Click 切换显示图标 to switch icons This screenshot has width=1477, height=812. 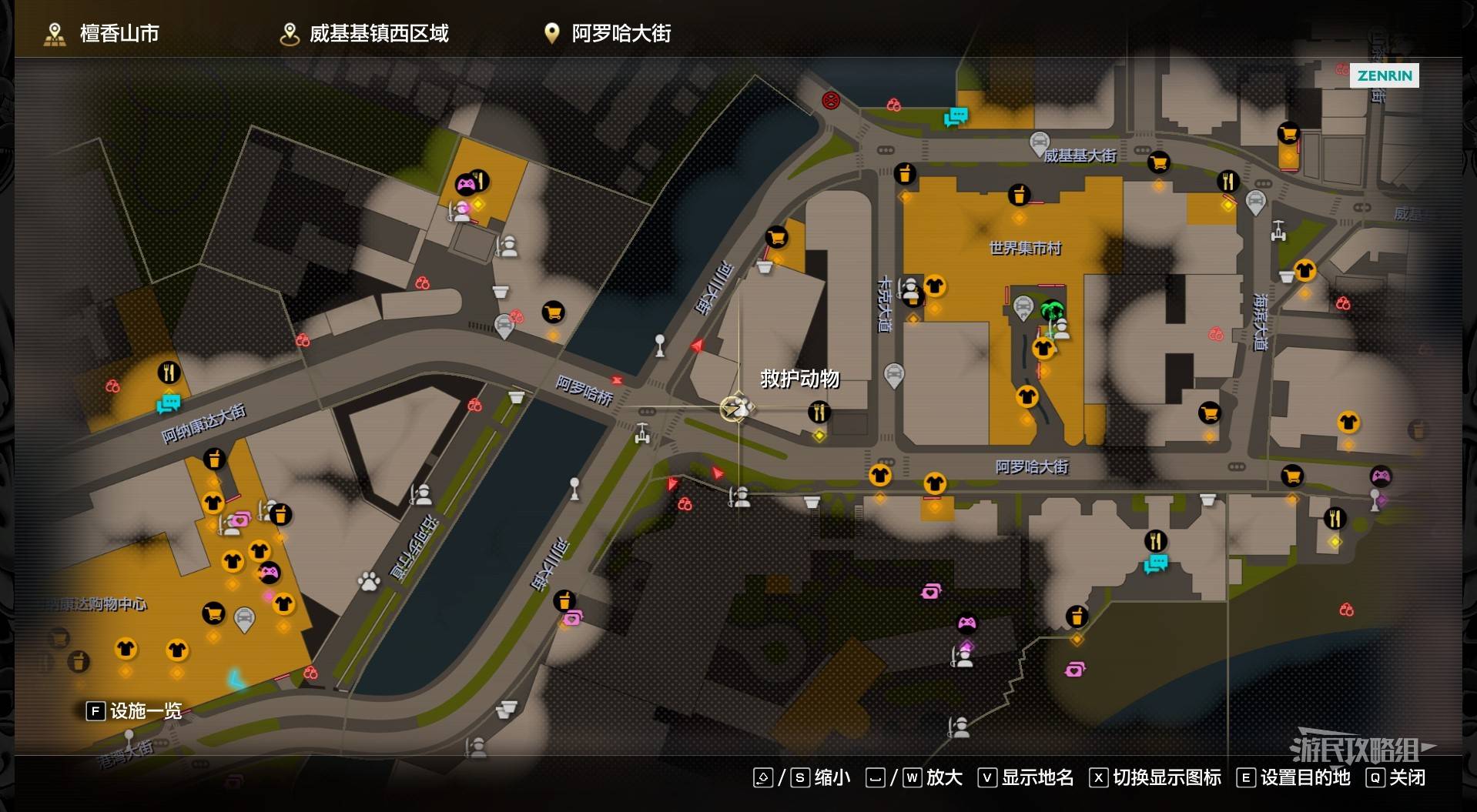pyautogui.click(x=1156, y=777)
